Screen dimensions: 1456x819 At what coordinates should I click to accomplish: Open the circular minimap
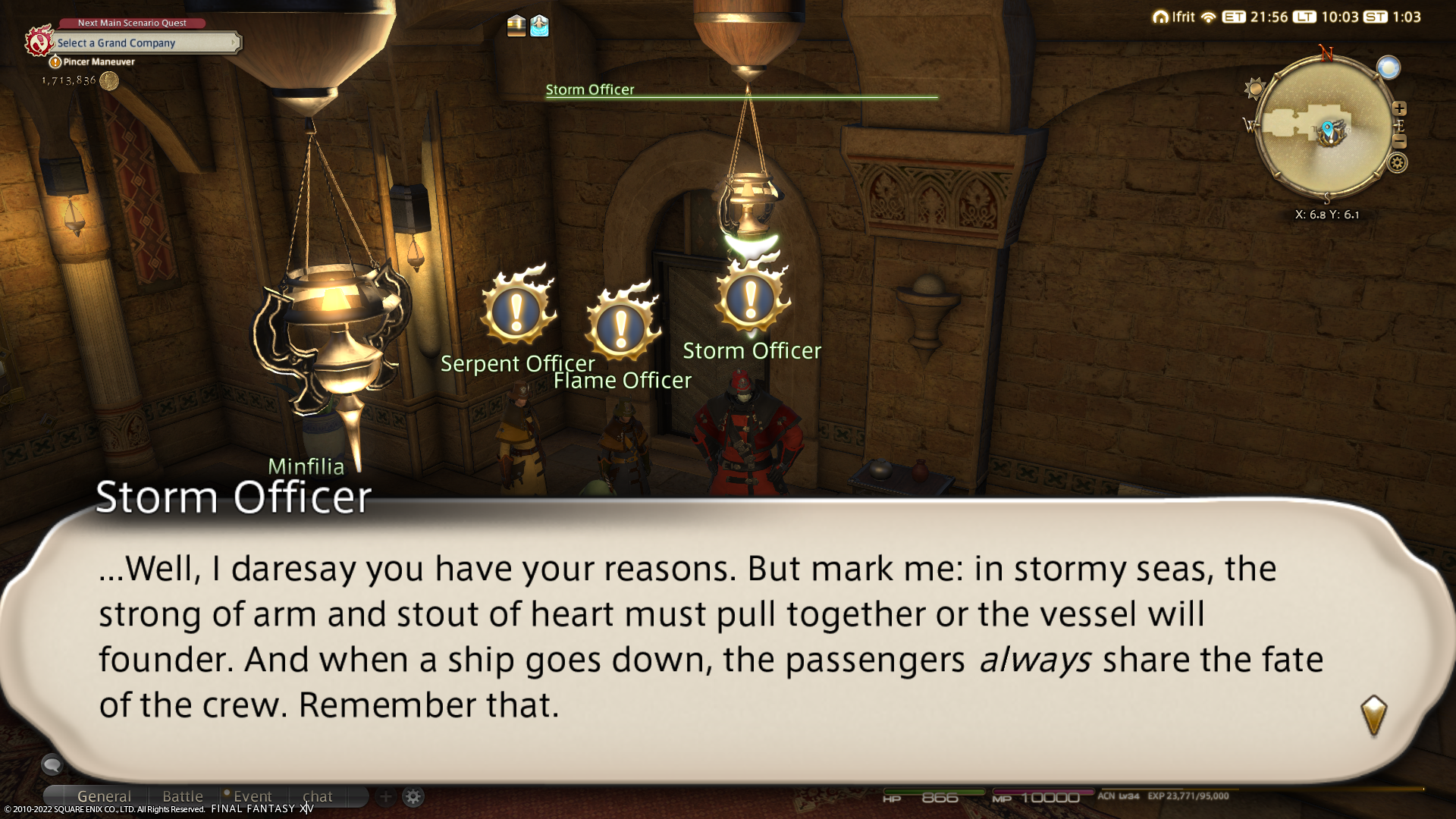coord(1326,129)
